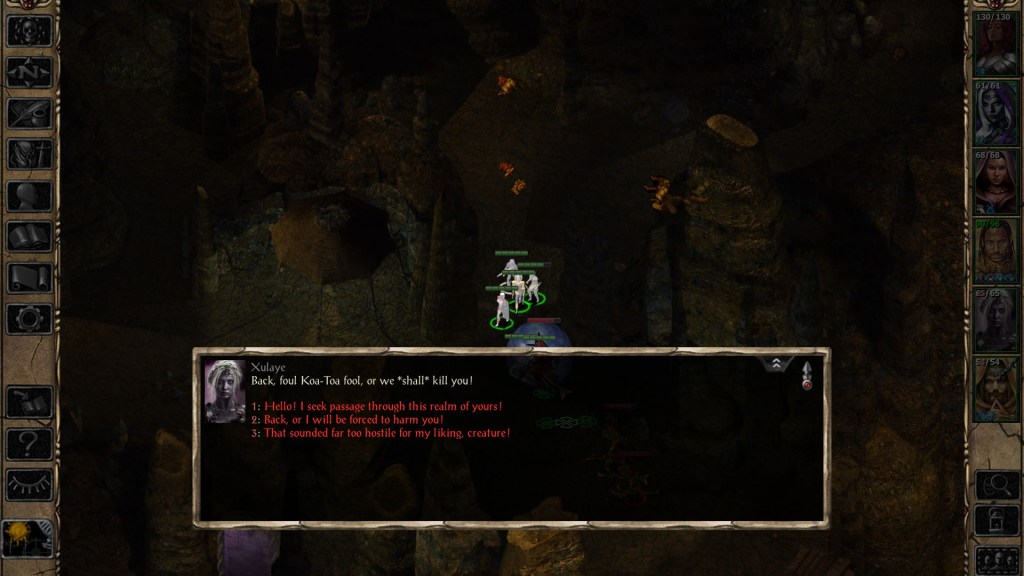The width and height of the screenshot is (1024, 576).
Task: Open the inventory screen from the sidebar
Action: click(x=29, y=154)
